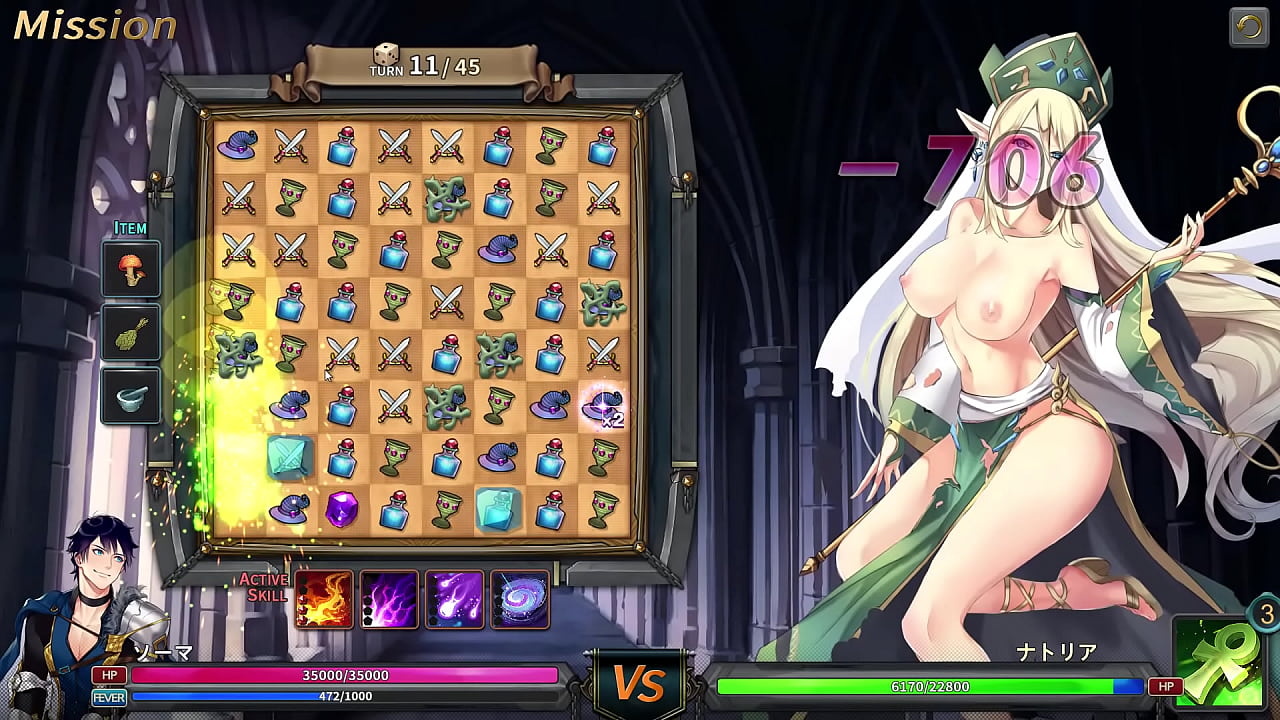Image resolution: width=1280 pixels, height=720 pixels.
Task: Select the purple gem tile
Action: coord(342,510)
